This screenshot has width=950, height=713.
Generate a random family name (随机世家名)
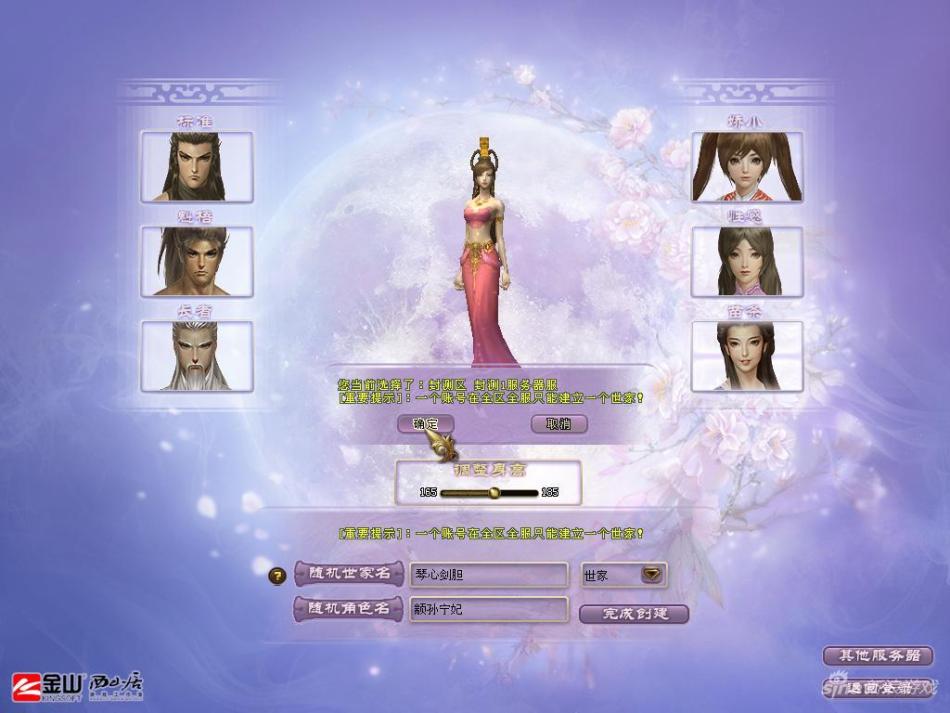click(348, 575)
